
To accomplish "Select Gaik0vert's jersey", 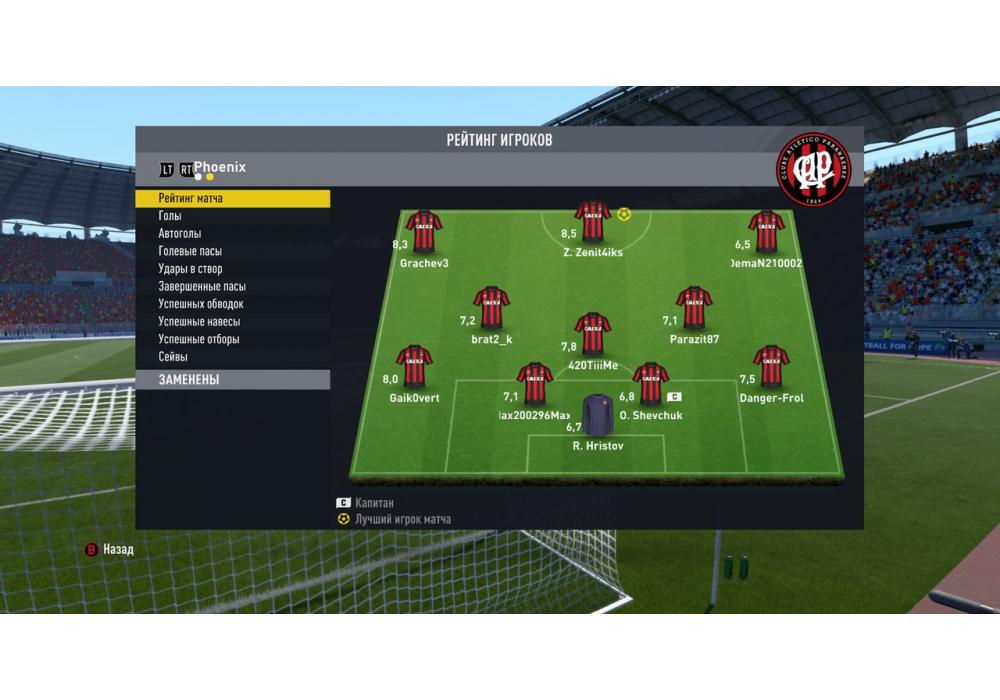I will tap(414, 366).
